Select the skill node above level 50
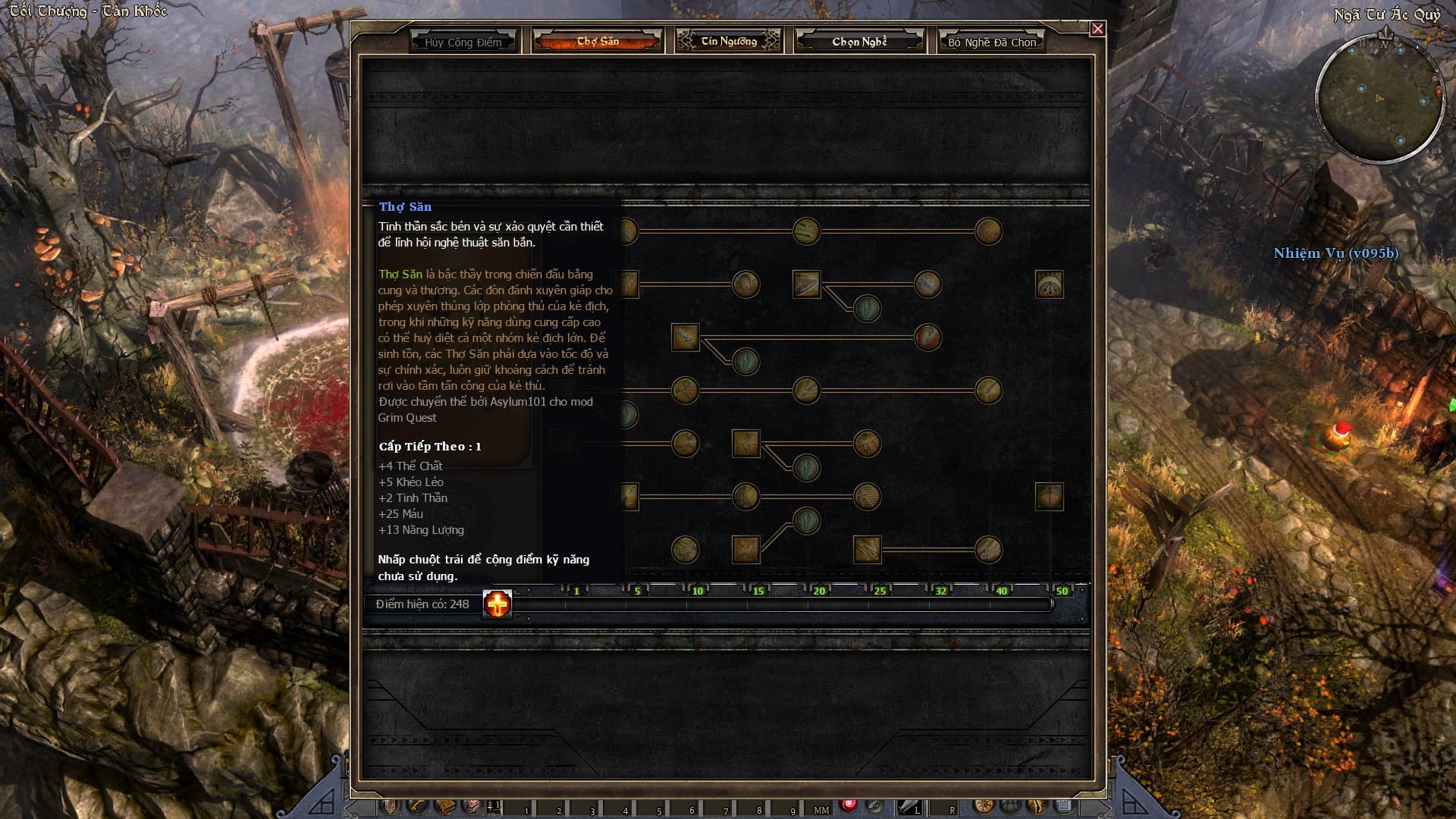Image resolution: width=1456 pixels, height=819 pixels. coord(1050,497)
